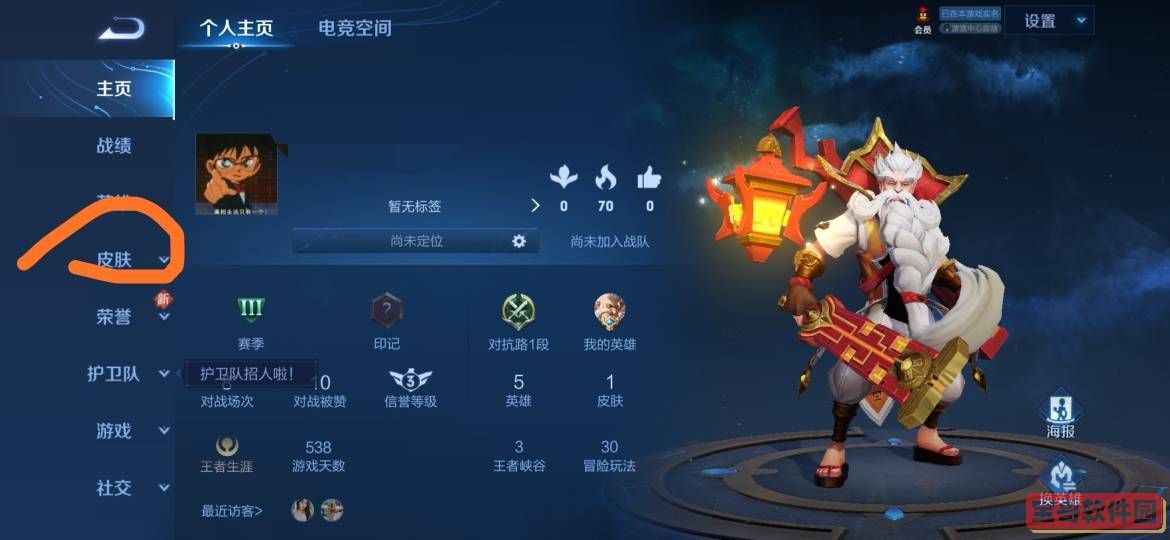Open the 电竞空间 tab

coord(355,28)
